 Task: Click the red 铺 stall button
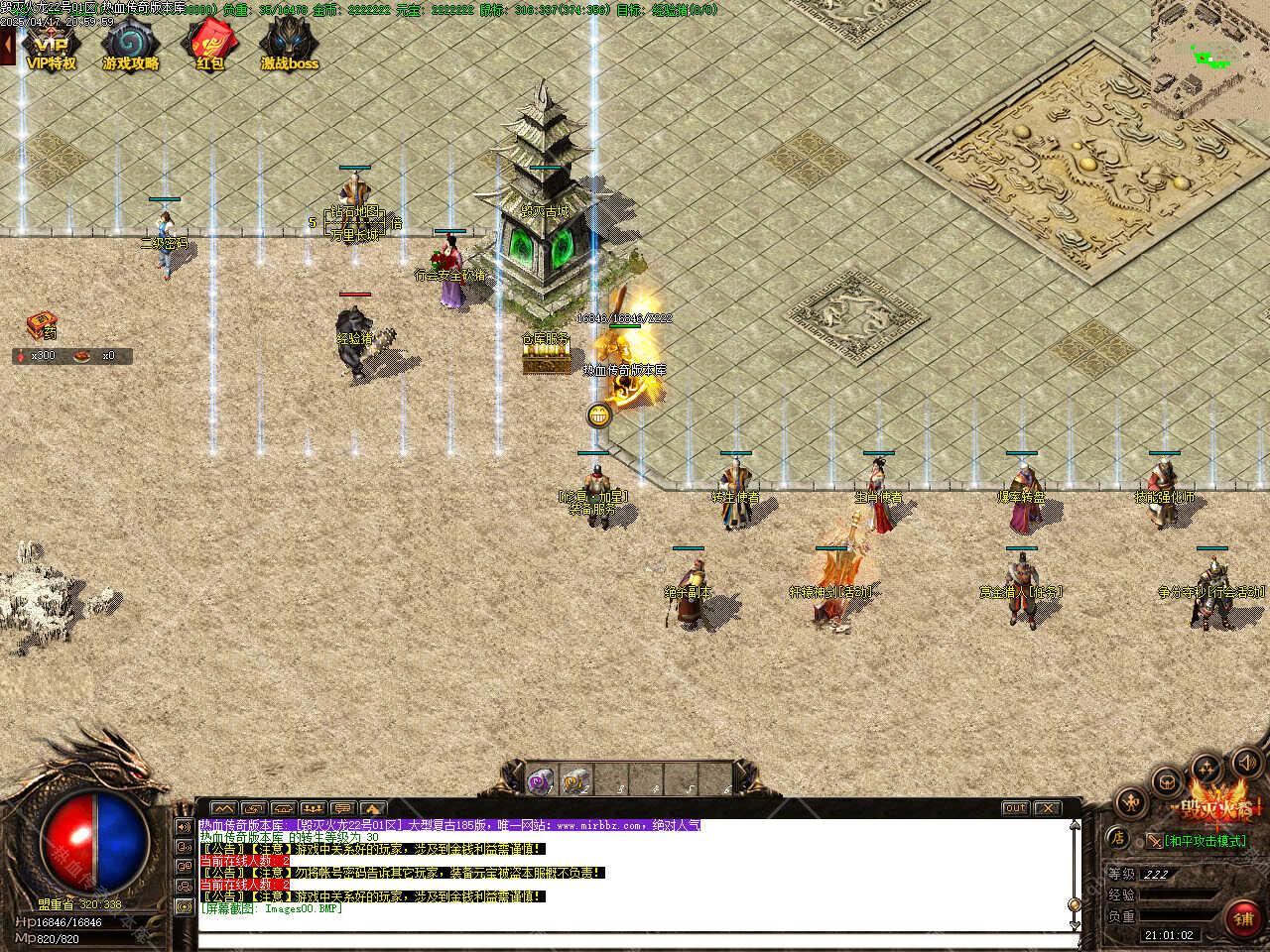tap(1243, 917)
